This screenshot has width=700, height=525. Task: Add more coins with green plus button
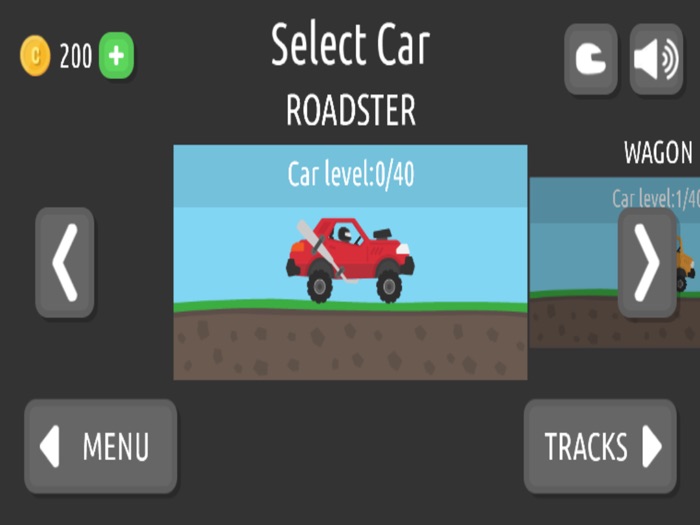point(116,56)
